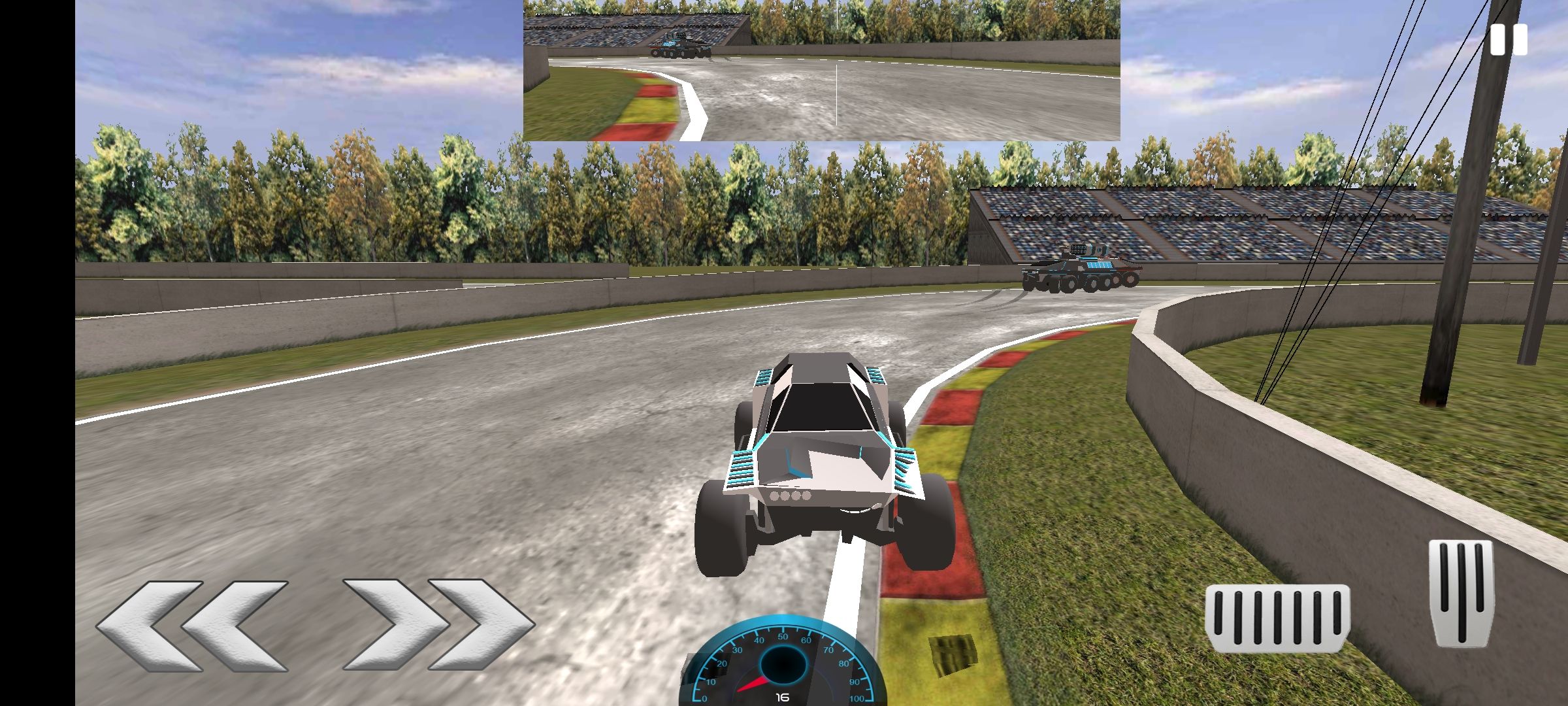This screenshot has width=1568, height=706.
Task: Tap the rear-view camera panel
Action: (x=821, y=70)
